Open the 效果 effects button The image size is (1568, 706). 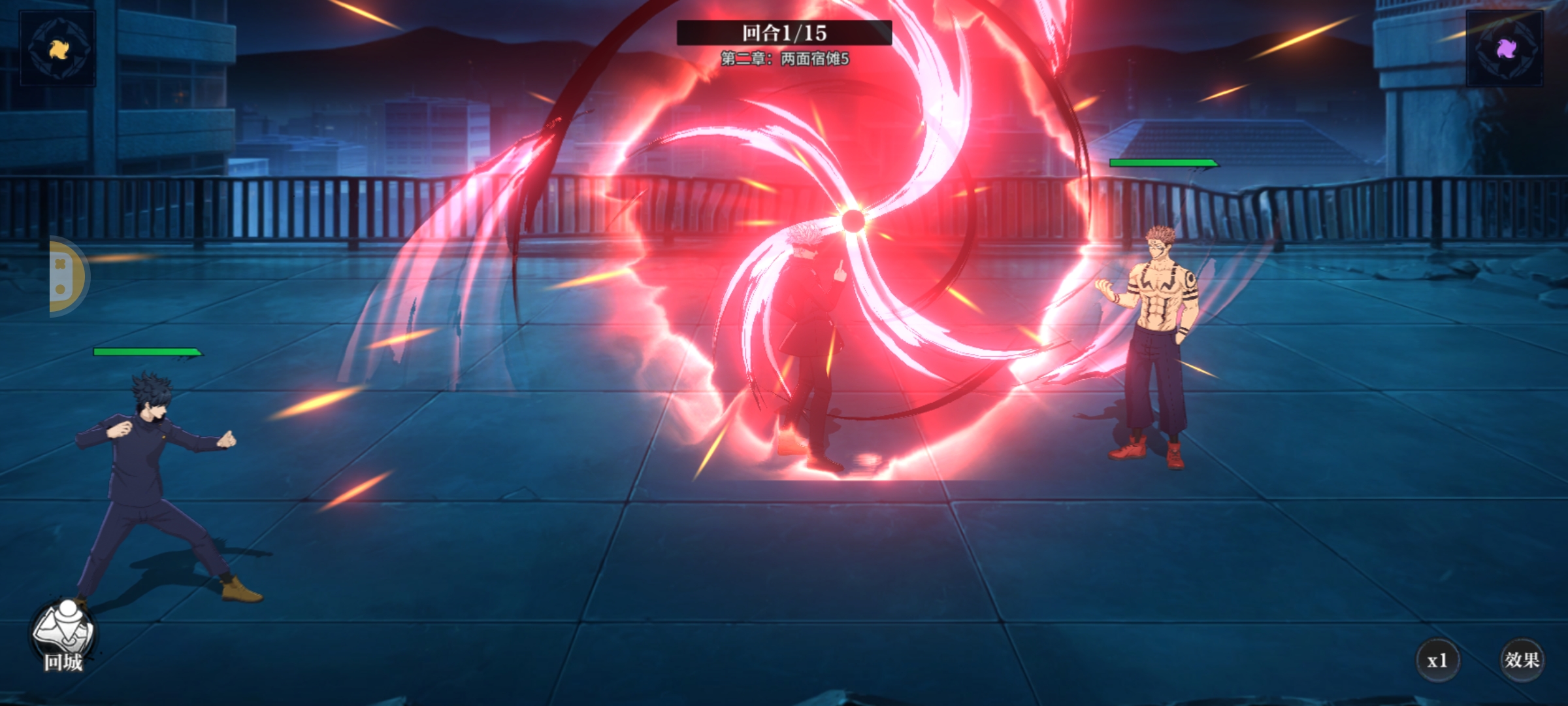[1522, 660]
